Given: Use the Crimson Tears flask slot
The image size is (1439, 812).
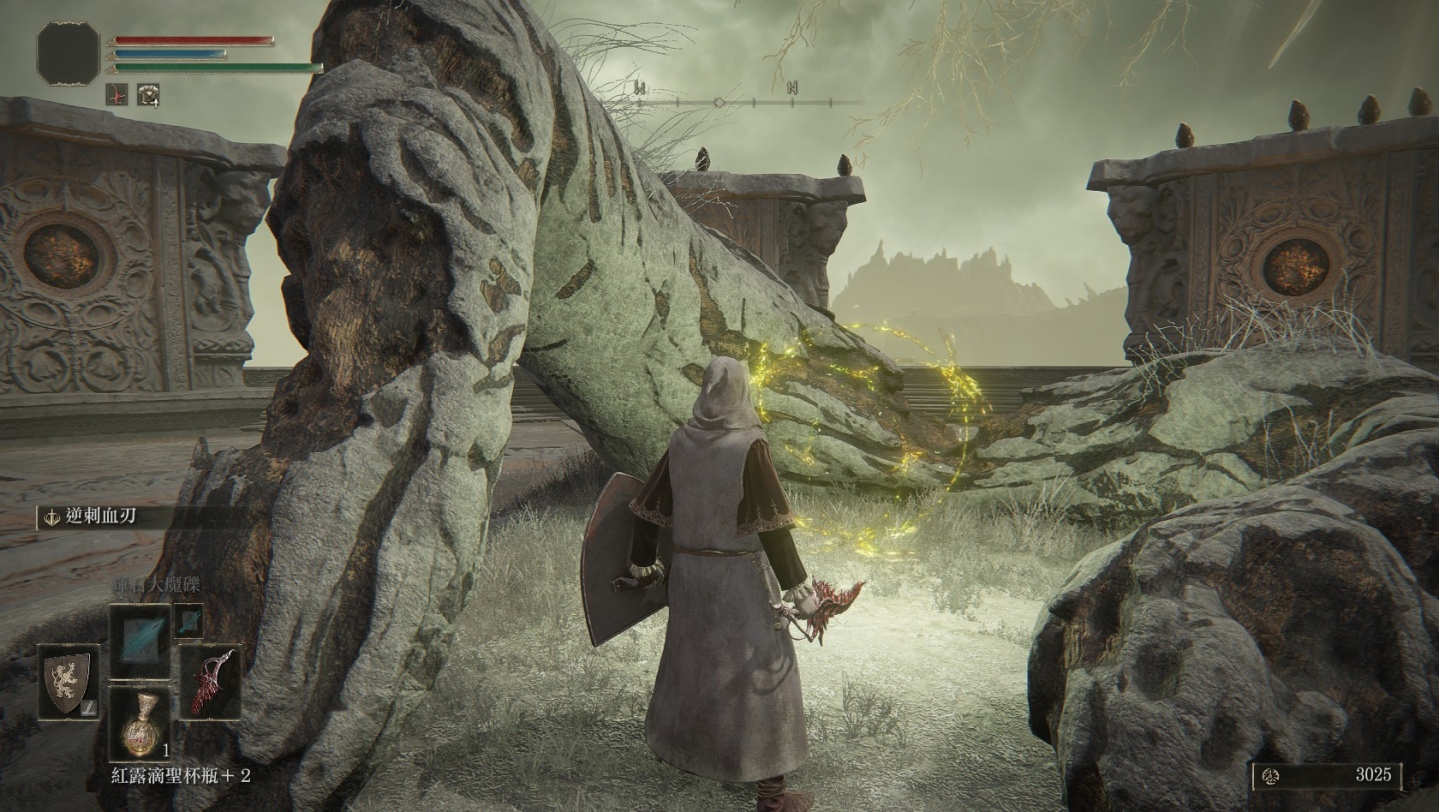Looking at the screenshot, I should (x=140, y=722).
